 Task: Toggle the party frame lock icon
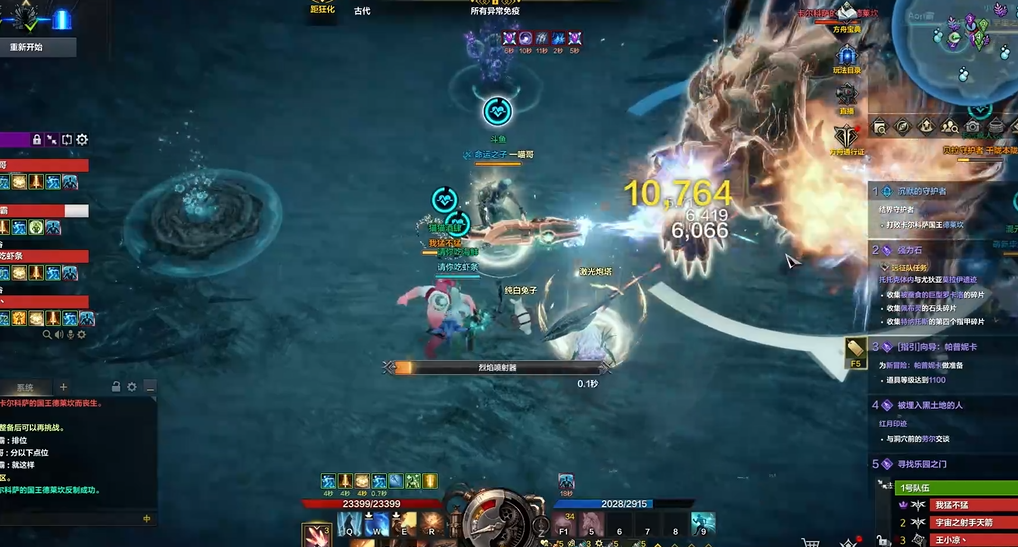click(x=37, y=140)
